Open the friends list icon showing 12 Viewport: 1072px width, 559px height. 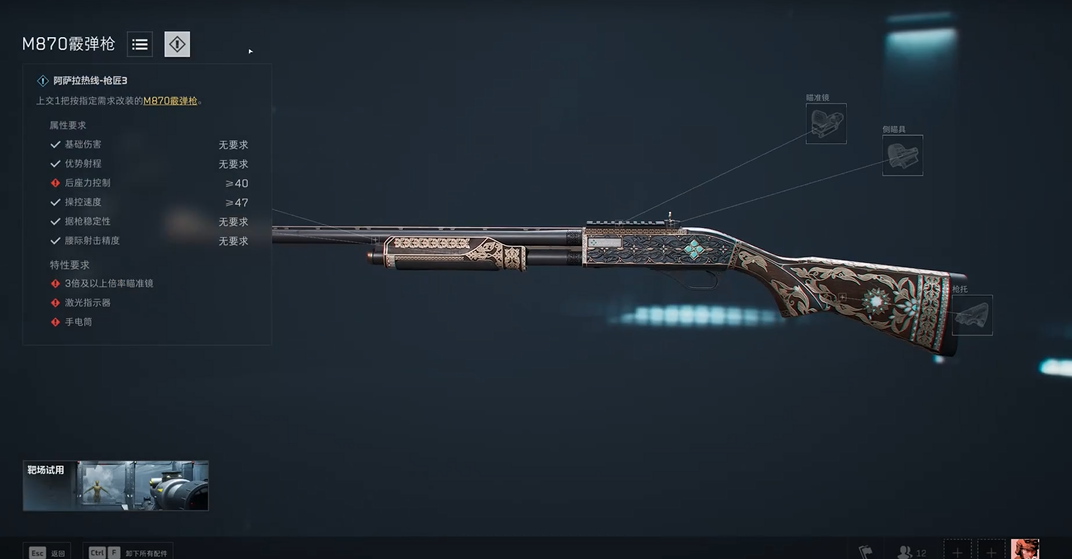coord(911,551)
